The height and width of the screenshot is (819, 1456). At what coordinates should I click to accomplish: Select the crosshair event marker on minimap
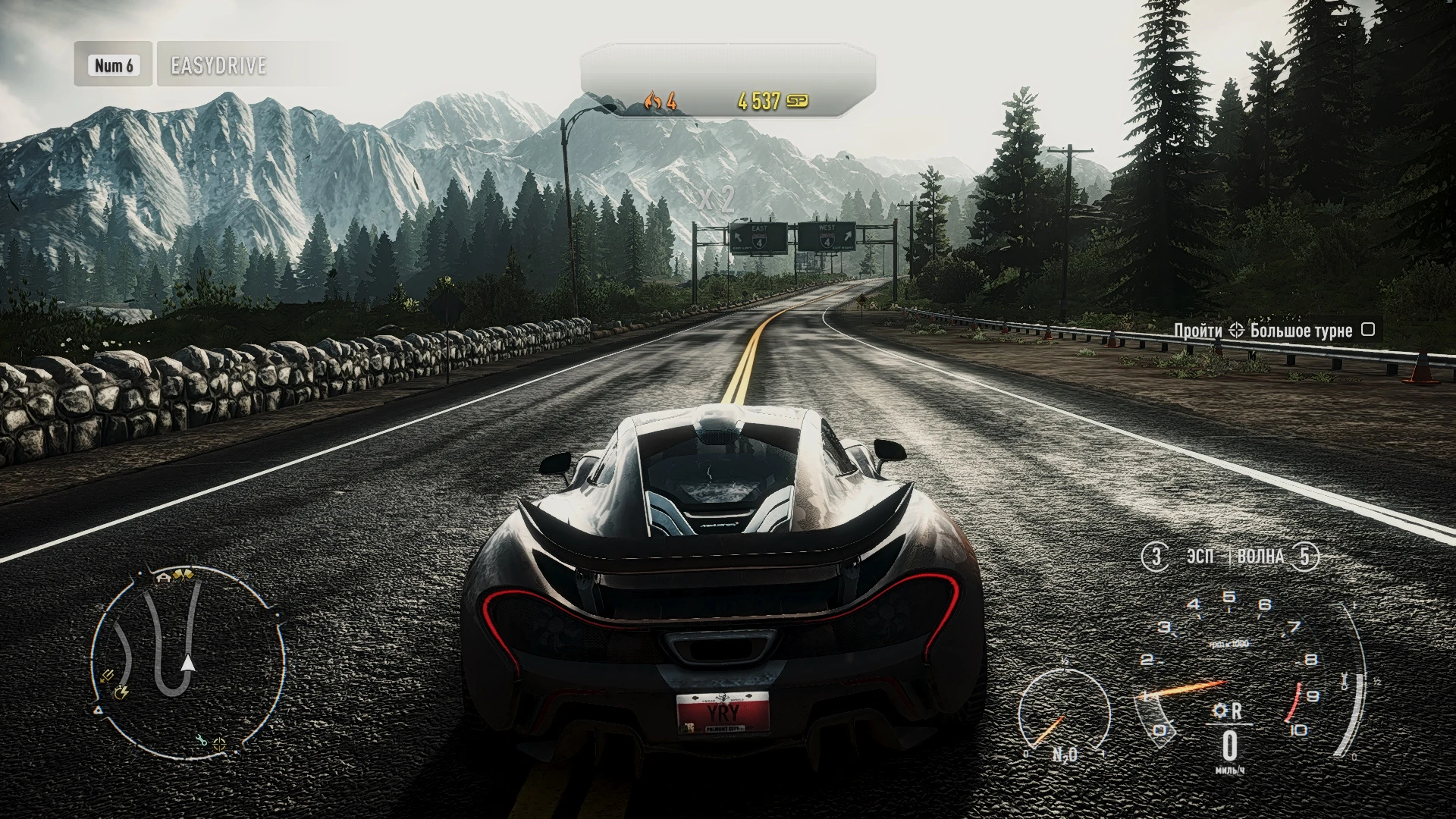(x=218, y=744)
